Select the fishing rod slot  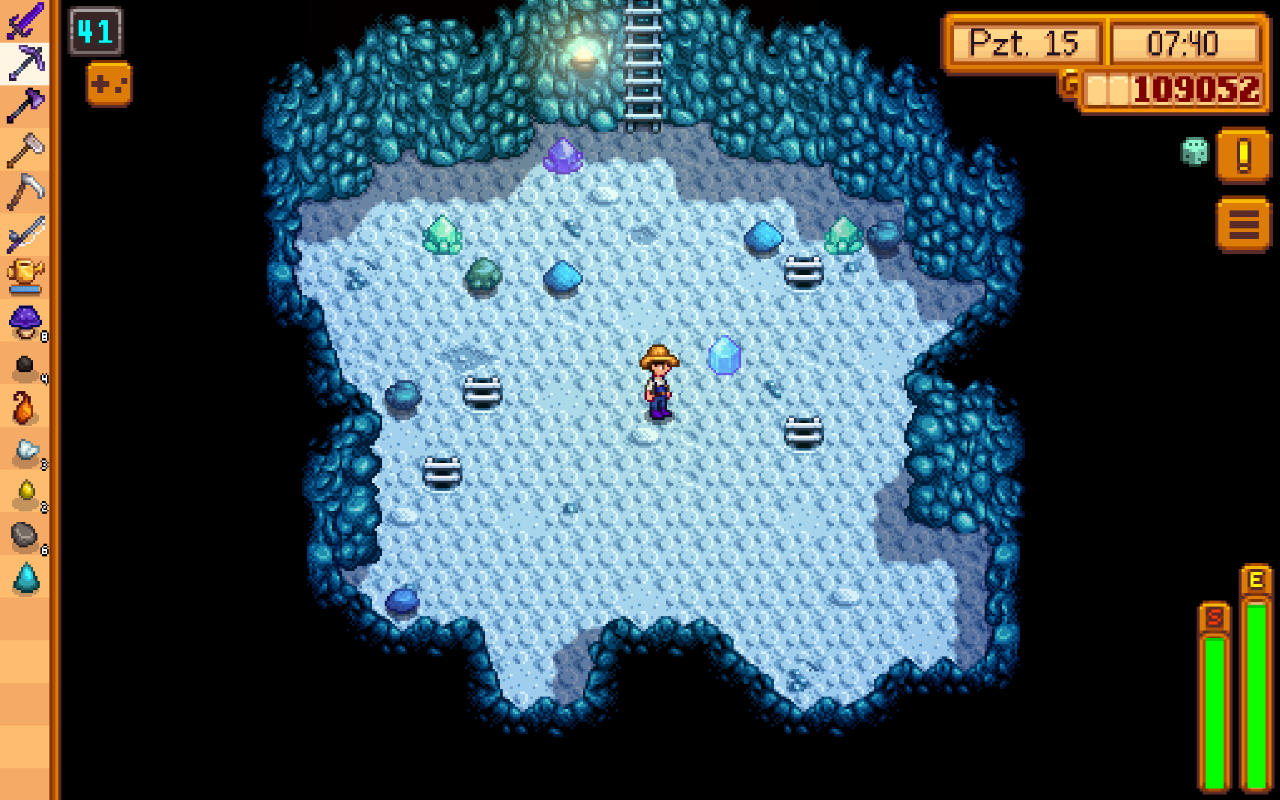[26, 236]
